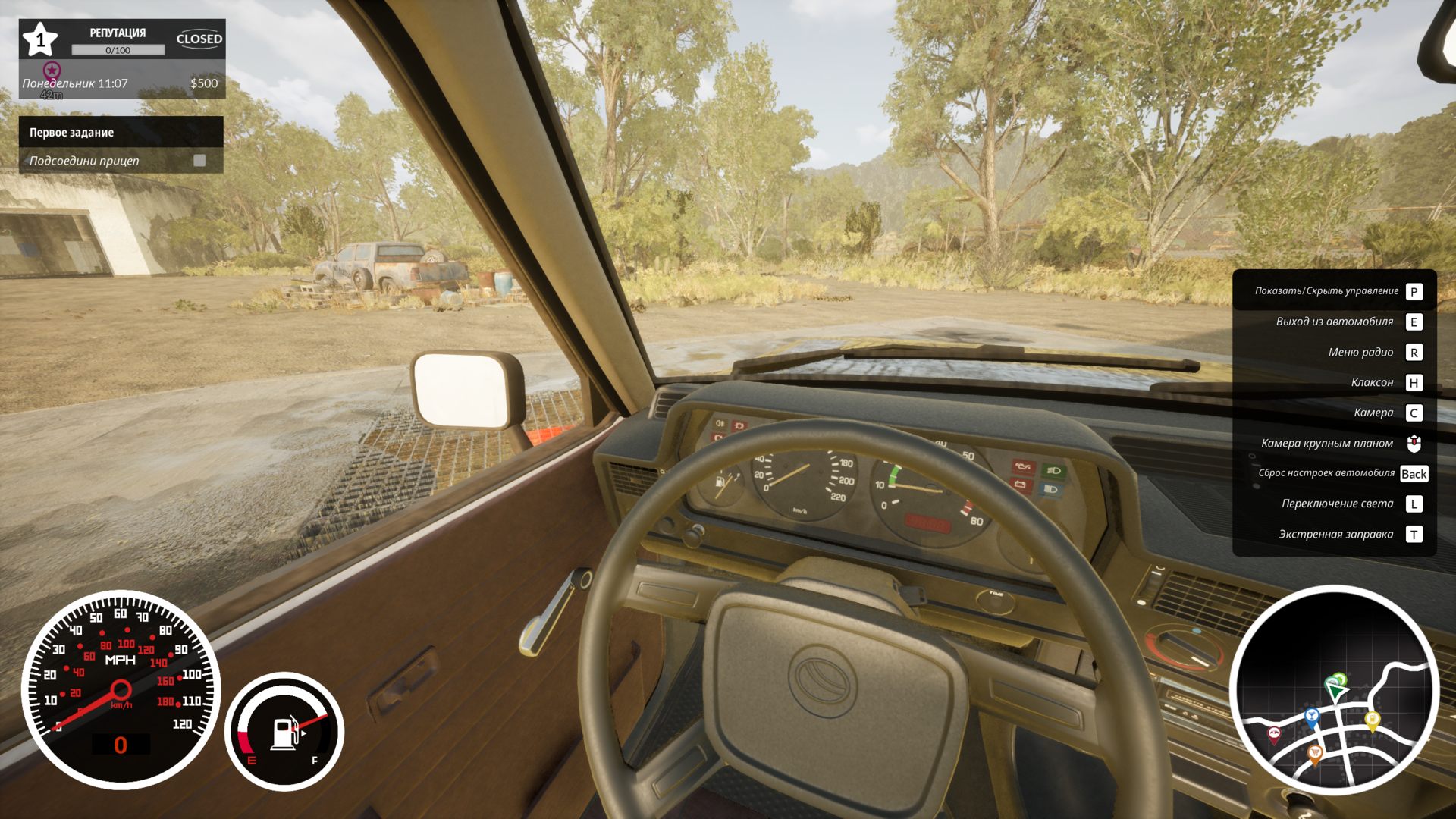Select the 'Меню радио' control entry

pos(1360,352)
